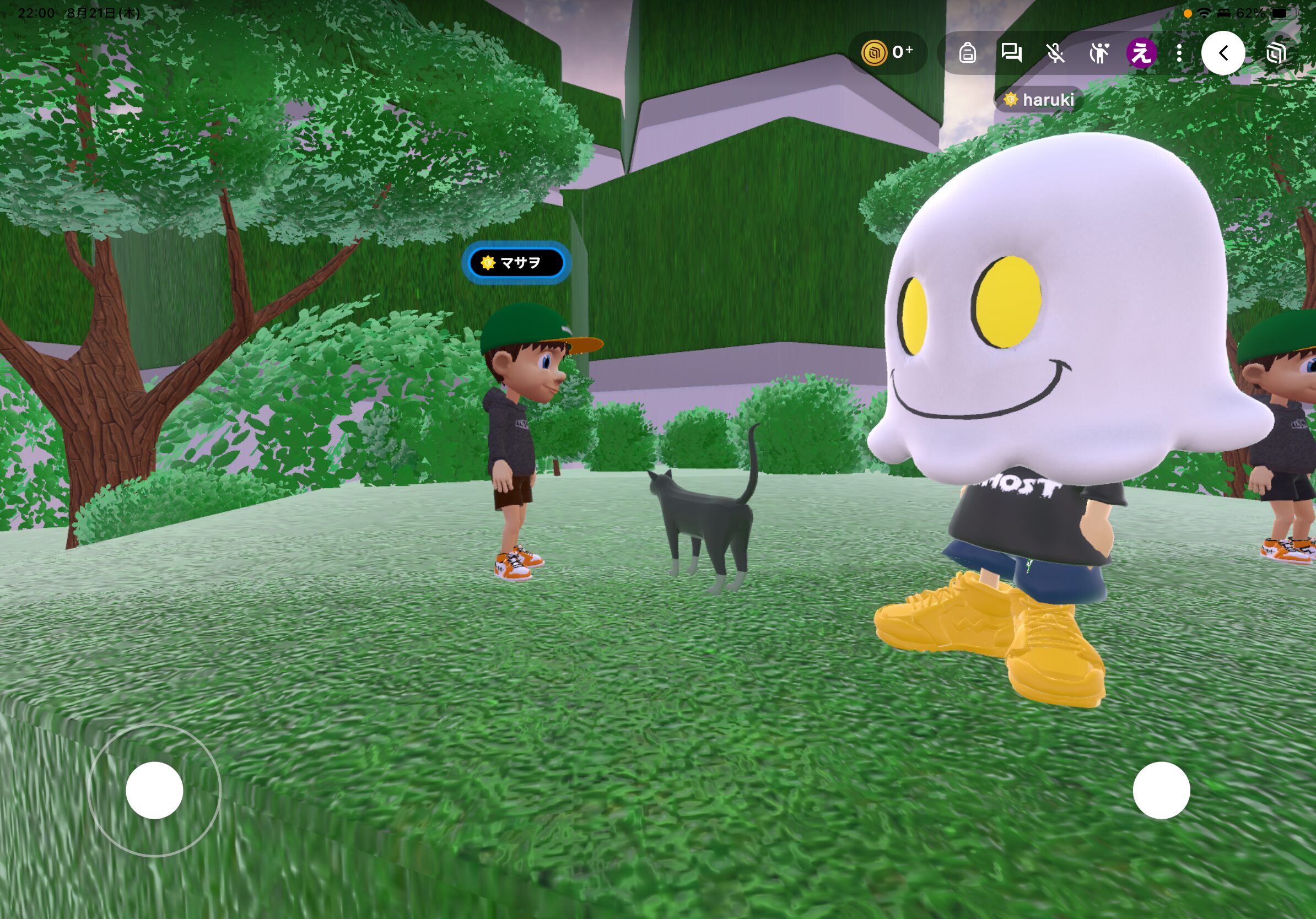Tap the round white jump button
Image resolution: width=1316 pixels, height=919 pixels.
(x=1161, y=790)
